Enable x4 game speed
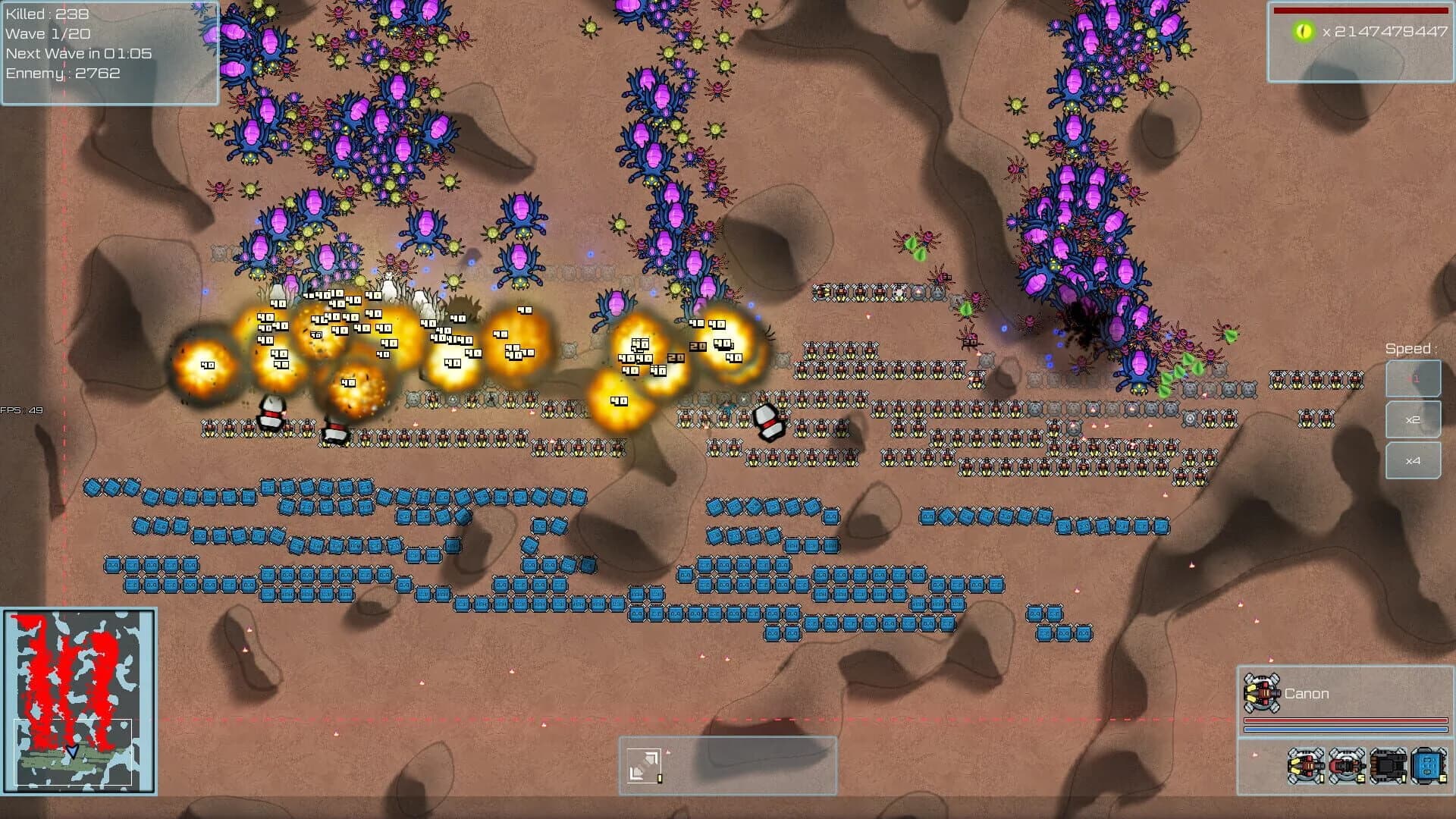Image resolution: width=1456 pixels, height=819 pixels. pyautogui.click(x=1414, y=461)
